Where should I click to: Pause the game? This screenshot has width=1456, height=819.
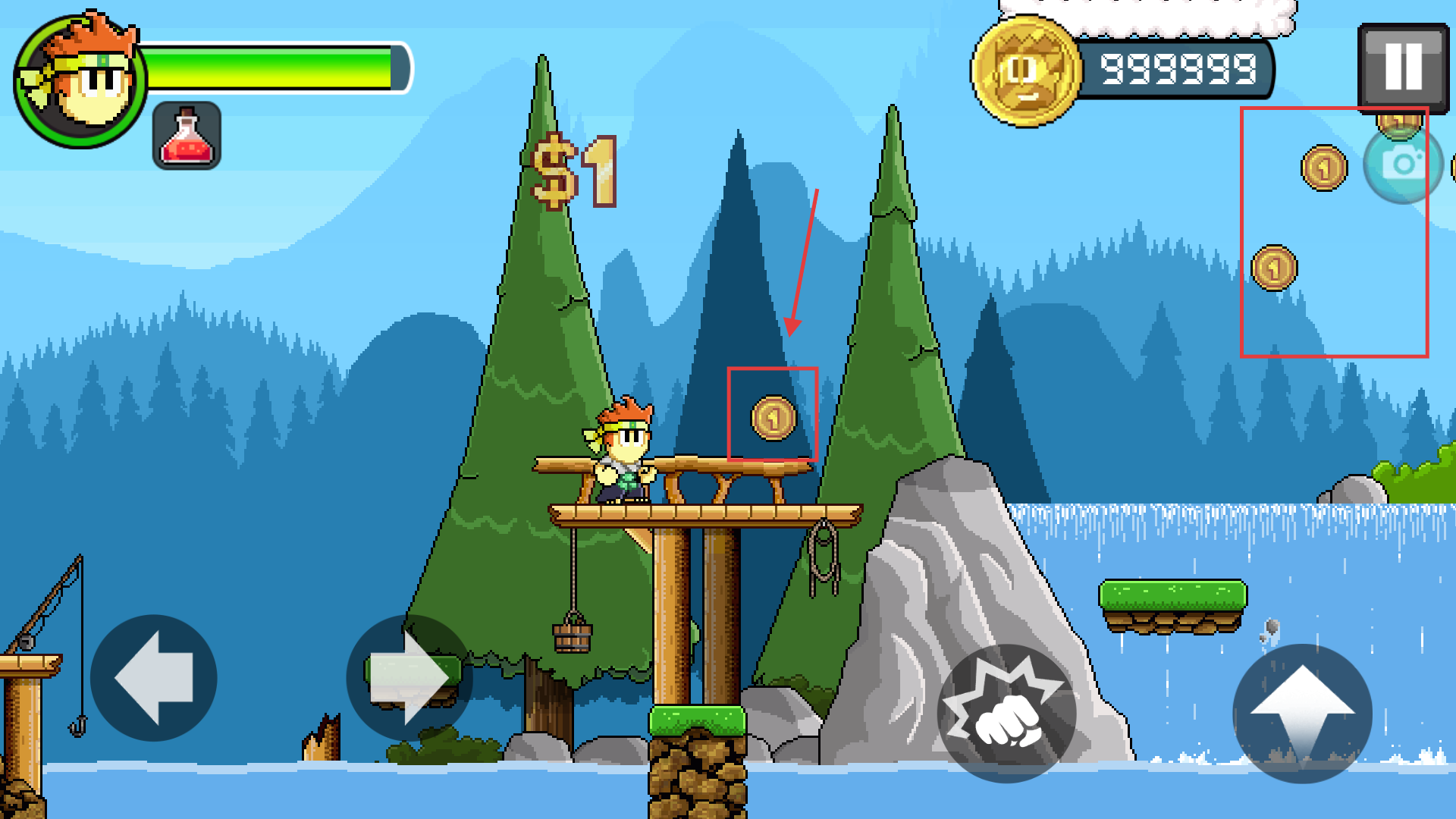(1403, 67)
